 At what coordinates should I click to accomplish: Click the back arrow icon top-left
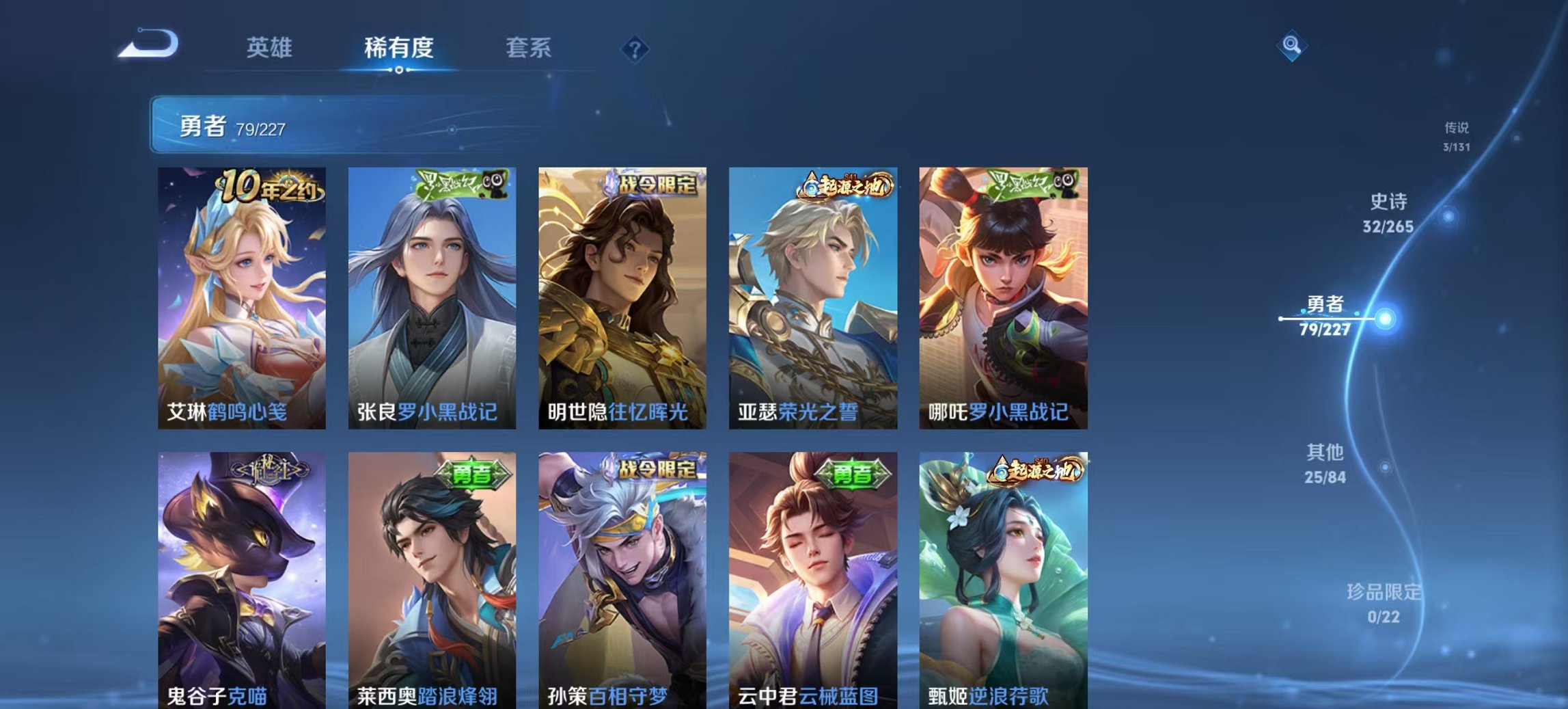pos(149,42)
